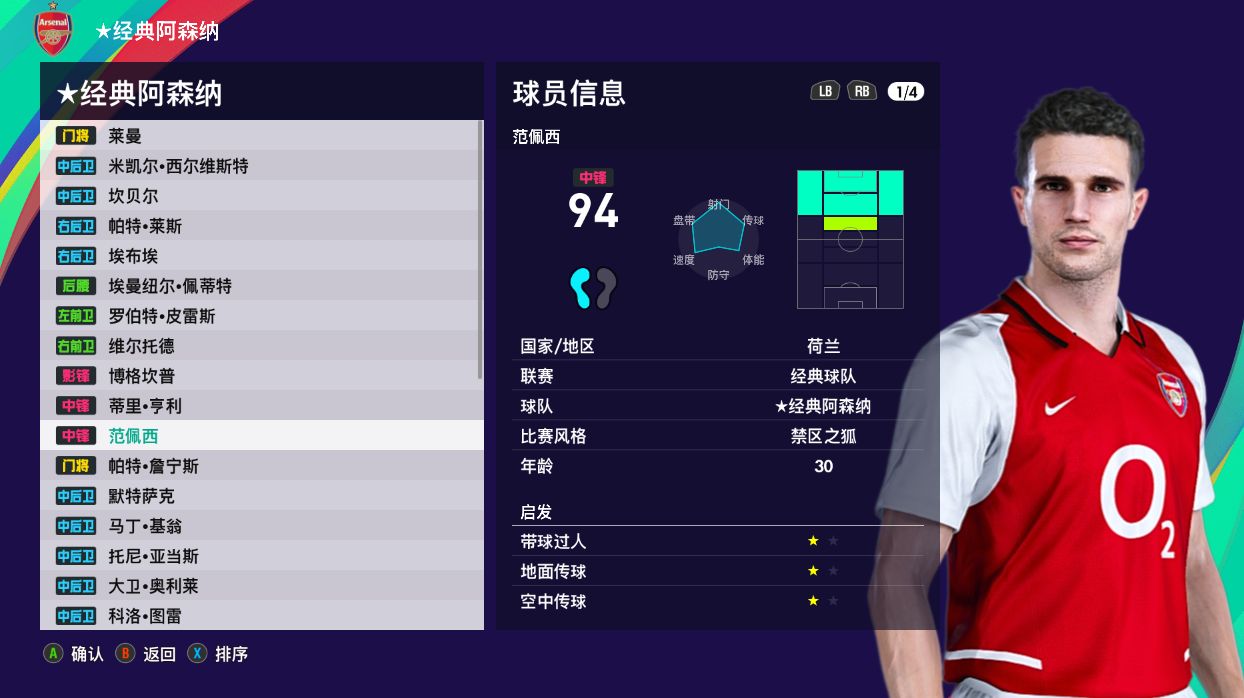Viewport: 1244px width, 698px height.
Task: Select the highlighted 范佩西 row
Action: pos(260,436)
